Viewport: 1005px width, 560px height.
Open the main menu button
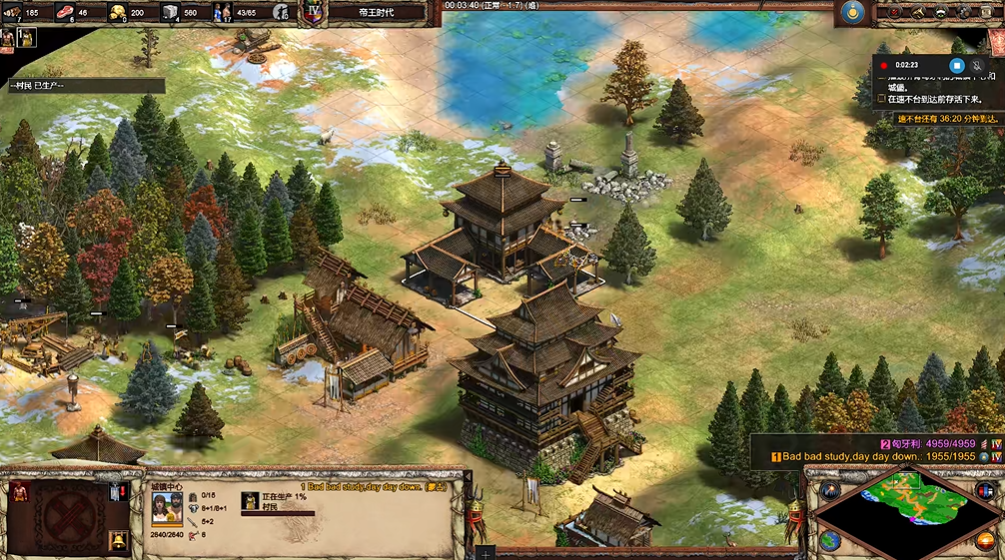pos(988,12)
